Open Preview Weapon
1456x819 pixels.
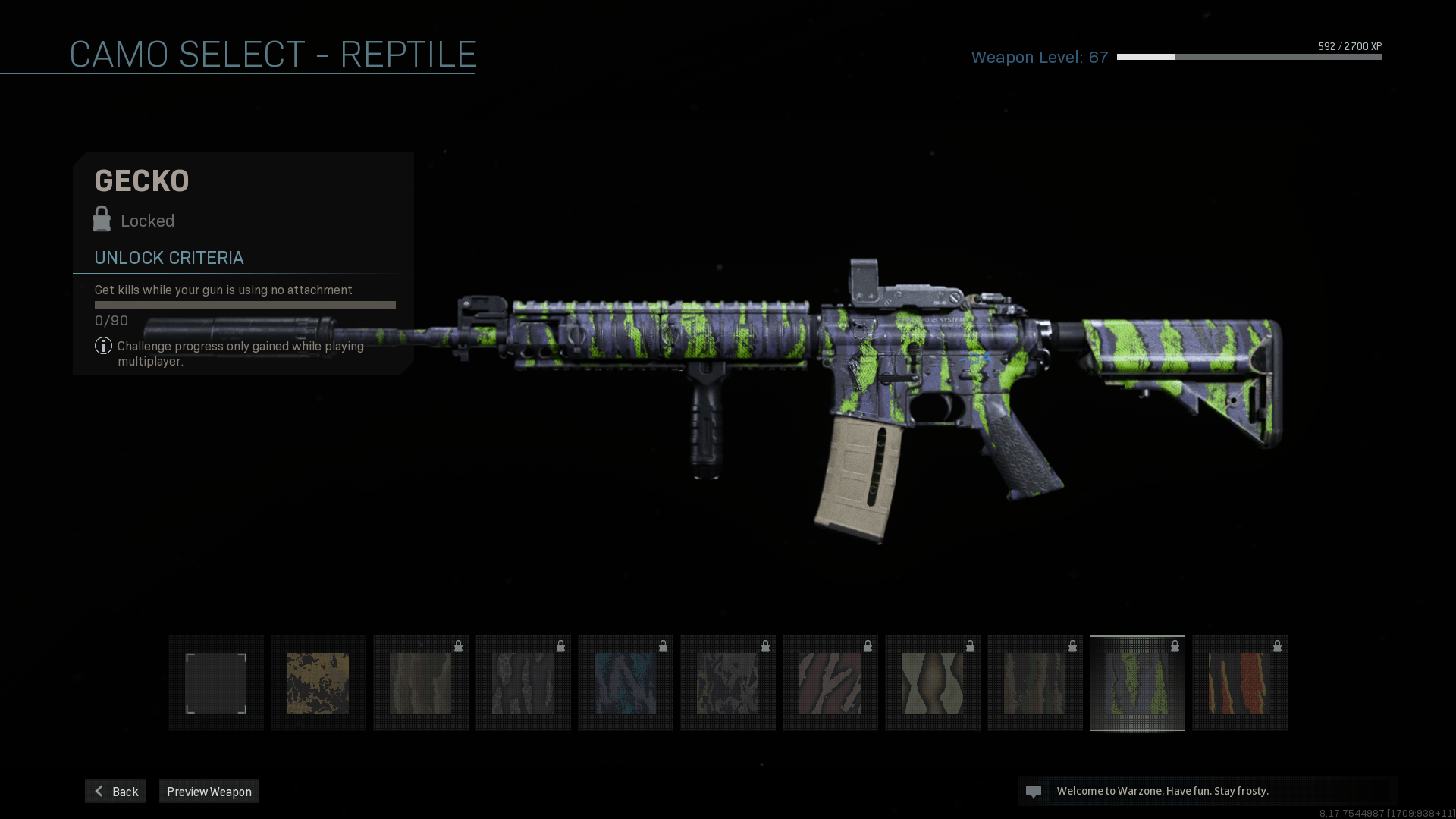(x=209, y=791)
